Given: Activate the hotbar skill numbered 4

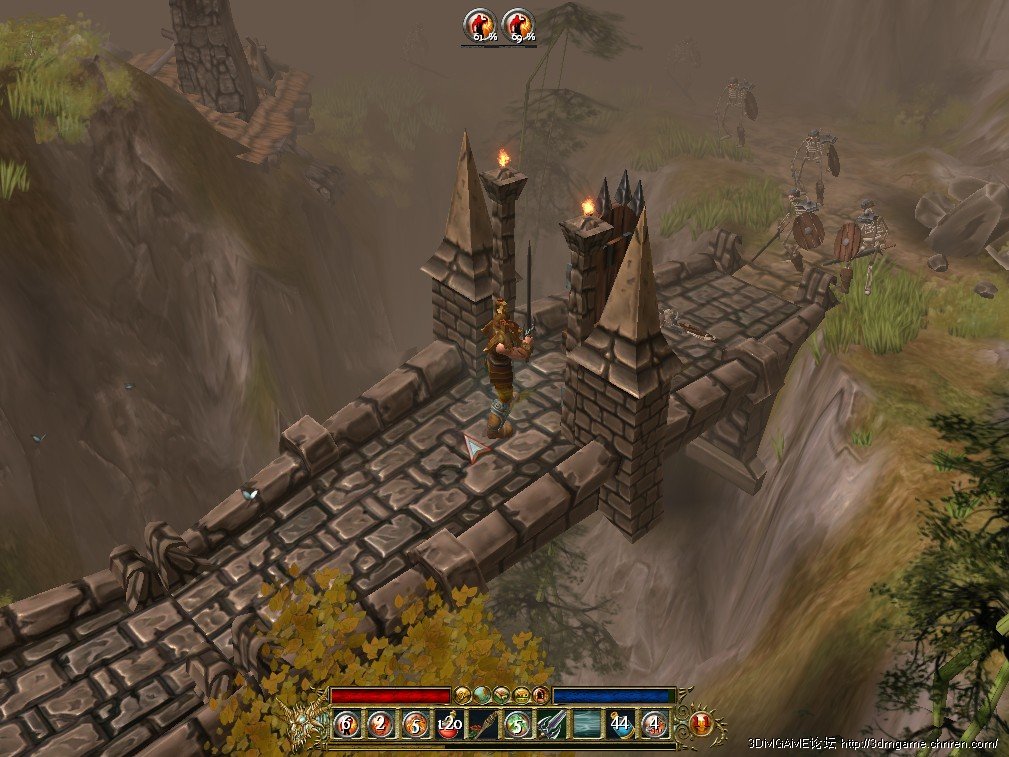Looking at the screenshot, I should 655,722.
